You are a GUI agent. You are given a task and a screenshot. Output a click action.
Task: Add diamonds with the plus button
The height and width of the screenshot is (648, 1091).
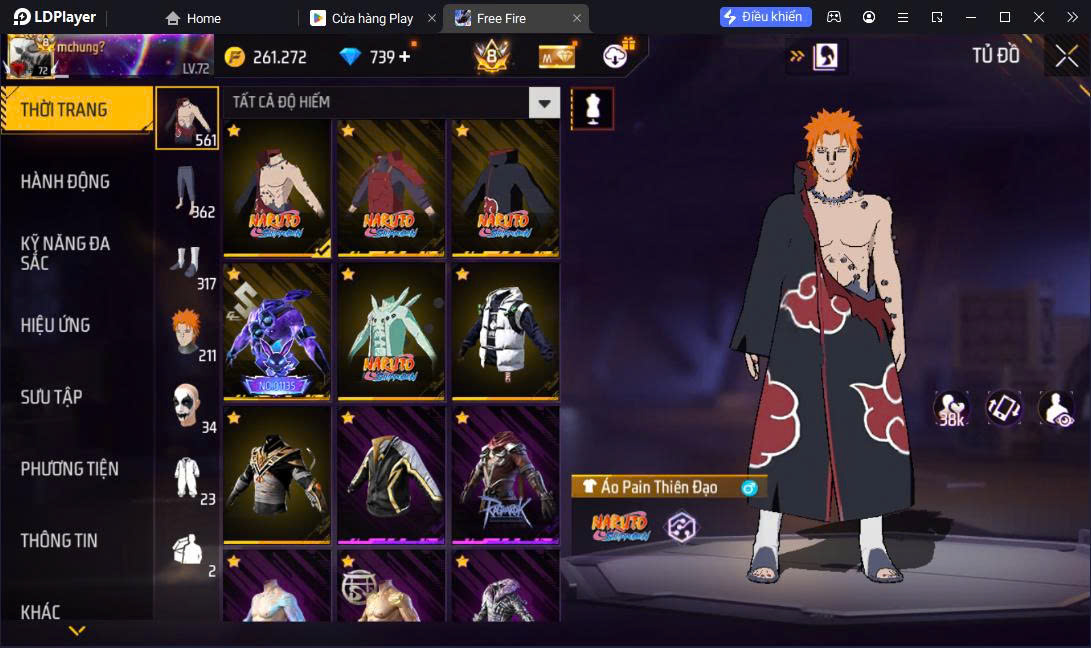point(405,57)
